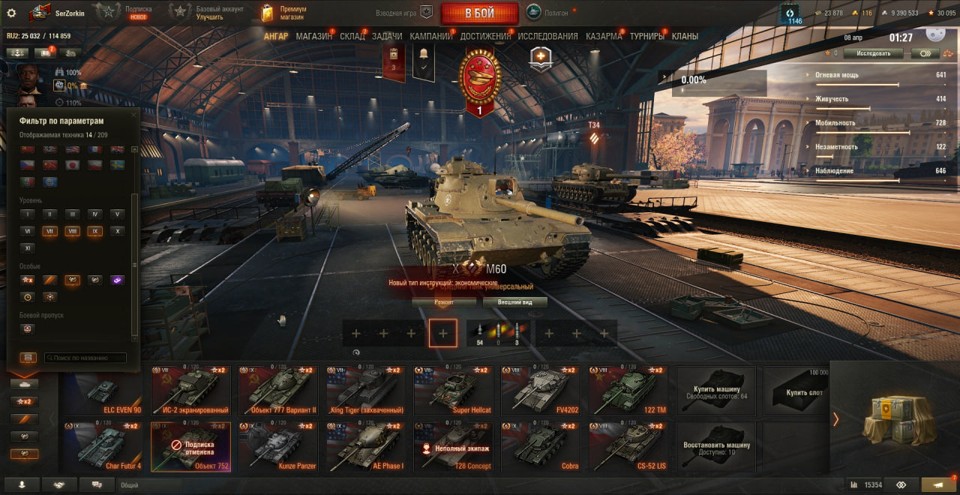
Task: Click the Исследовать button
Action: click(874, 53)
